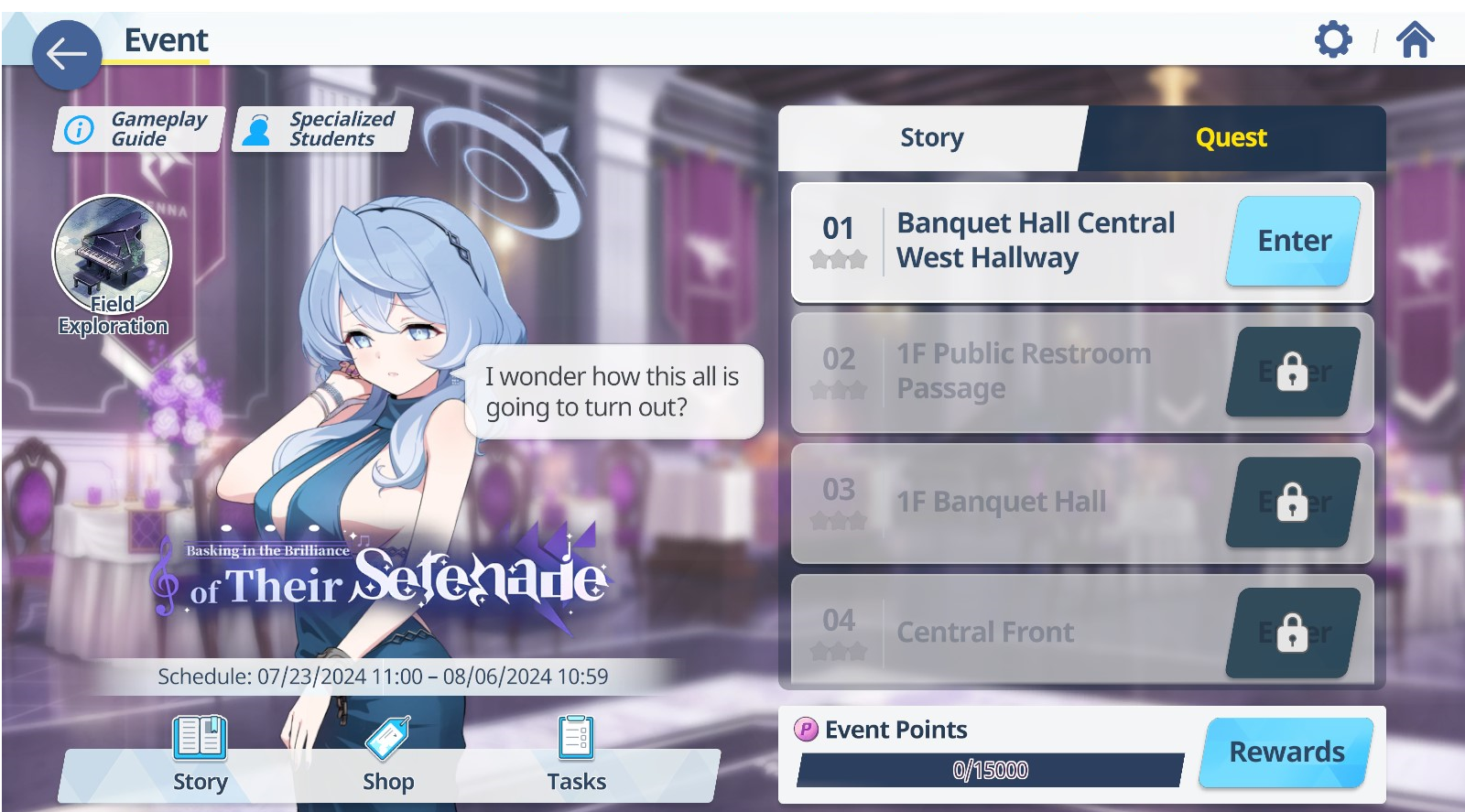Click the Gameplay Guide info icon
The image size is (1465, 812).
(x=81, y=128)
